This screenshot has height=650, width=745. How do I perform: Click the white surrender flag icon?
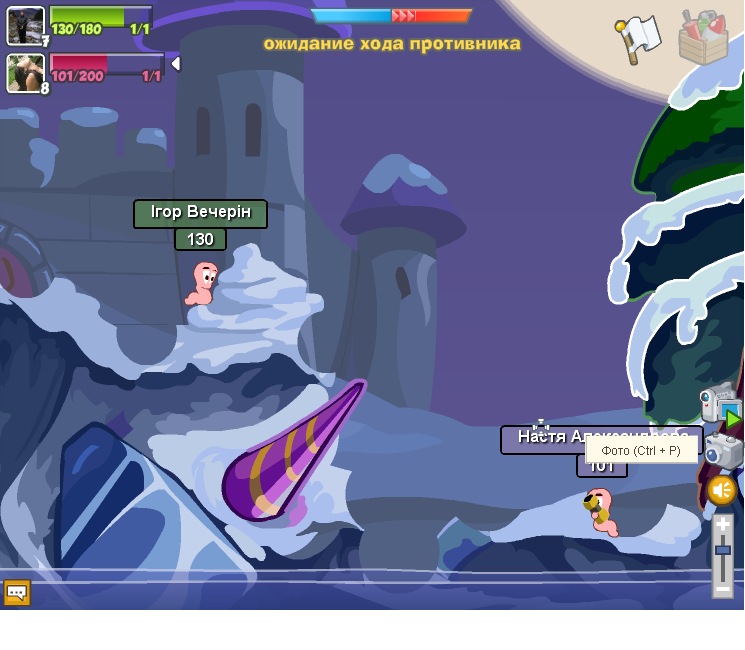639,38
